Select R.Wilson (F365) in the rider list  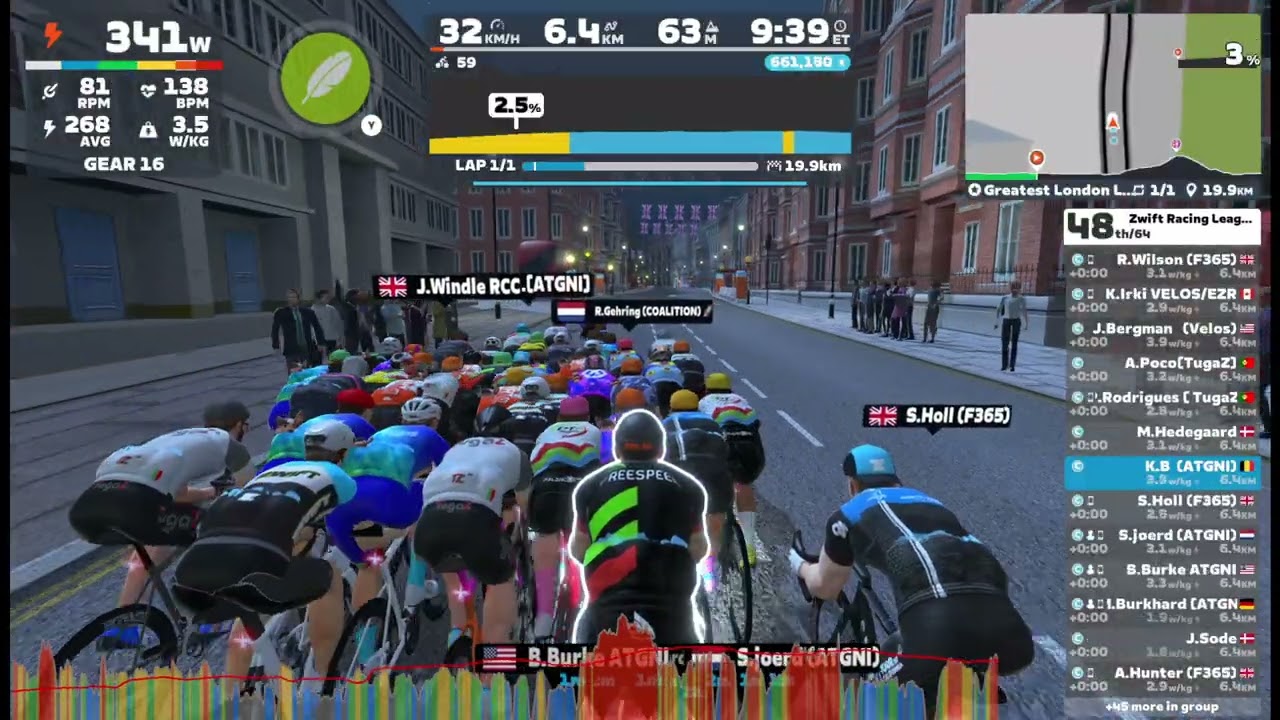pos(1162,265)
